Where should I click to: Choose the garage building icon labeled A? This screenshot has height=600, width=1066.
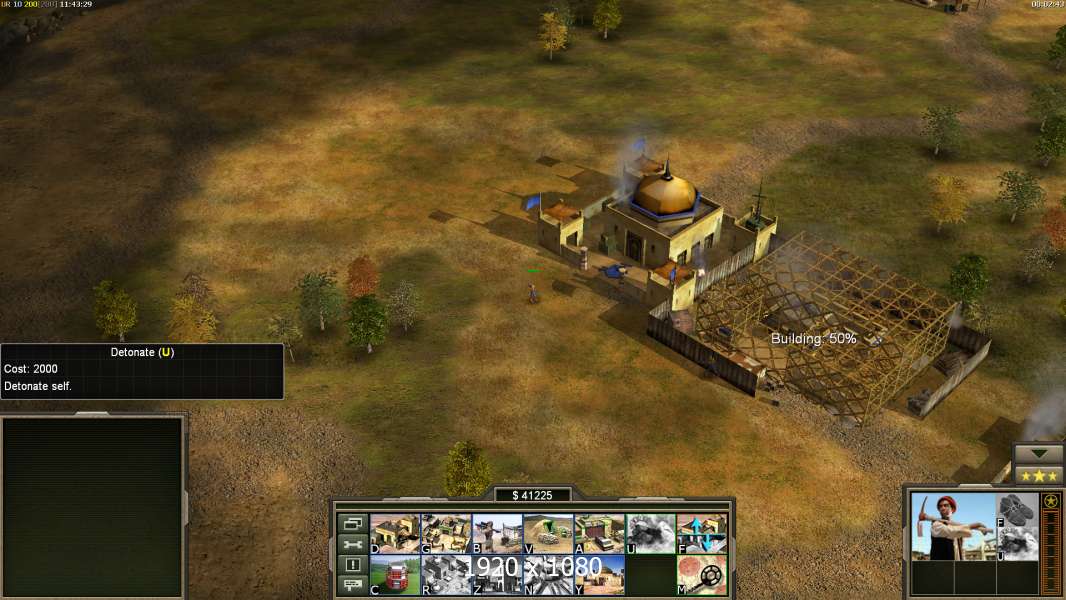coord(599,533)
